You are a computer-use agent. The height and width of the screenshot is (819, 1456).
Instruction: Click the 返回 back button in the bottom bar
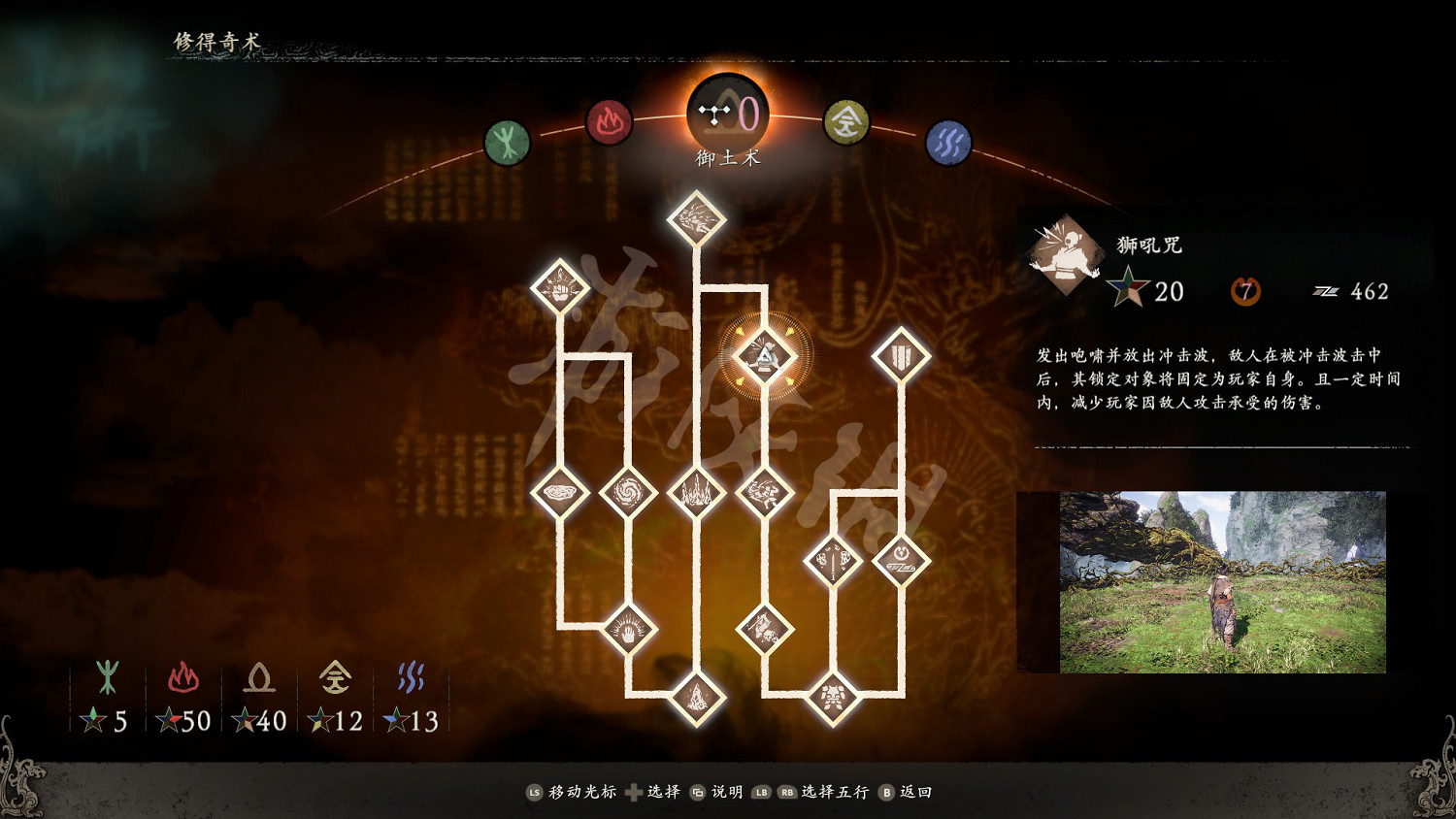coord(912,792)
